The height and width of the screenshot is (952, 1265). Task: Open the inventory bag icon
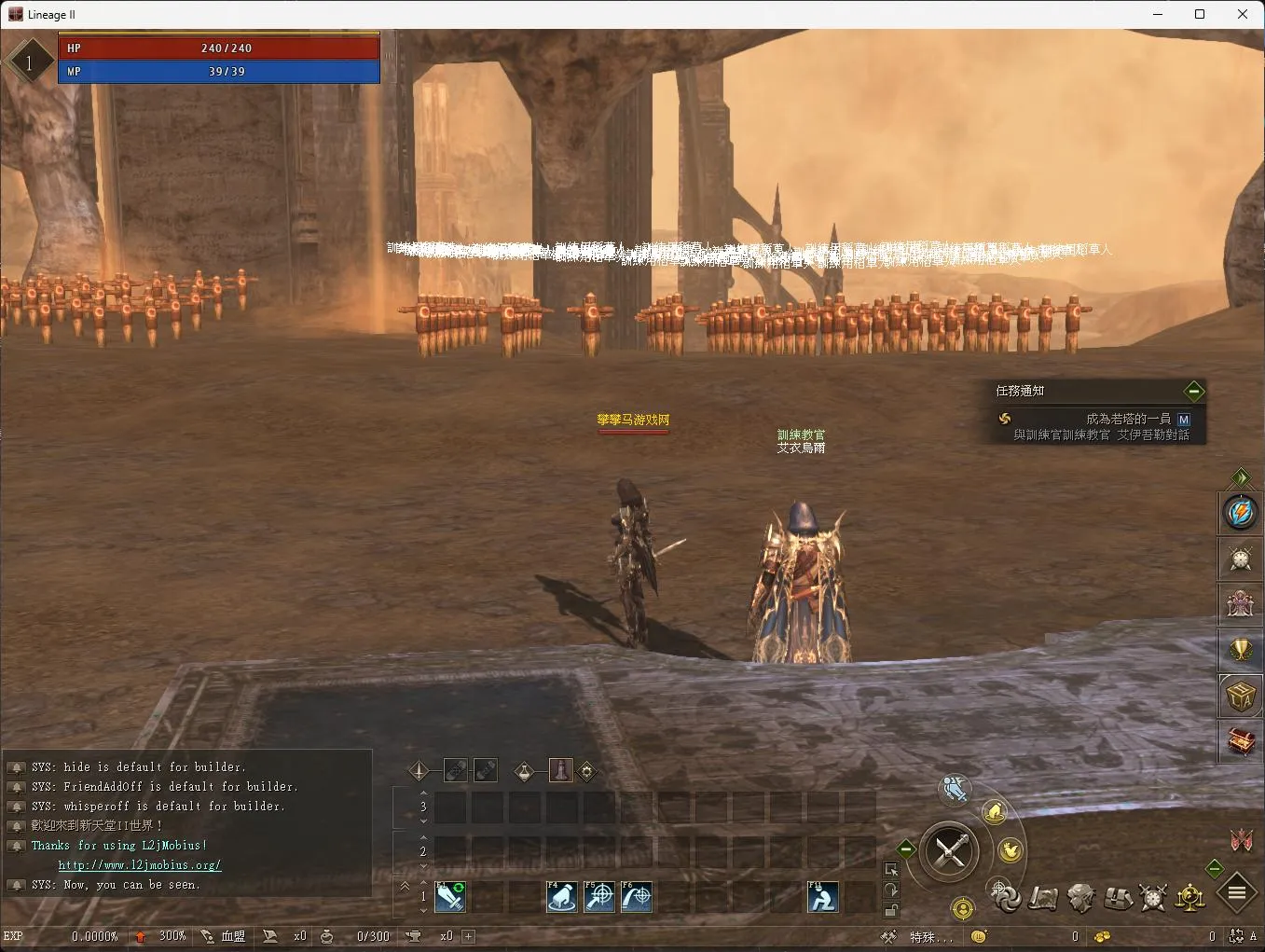(x=1118, y=898)
